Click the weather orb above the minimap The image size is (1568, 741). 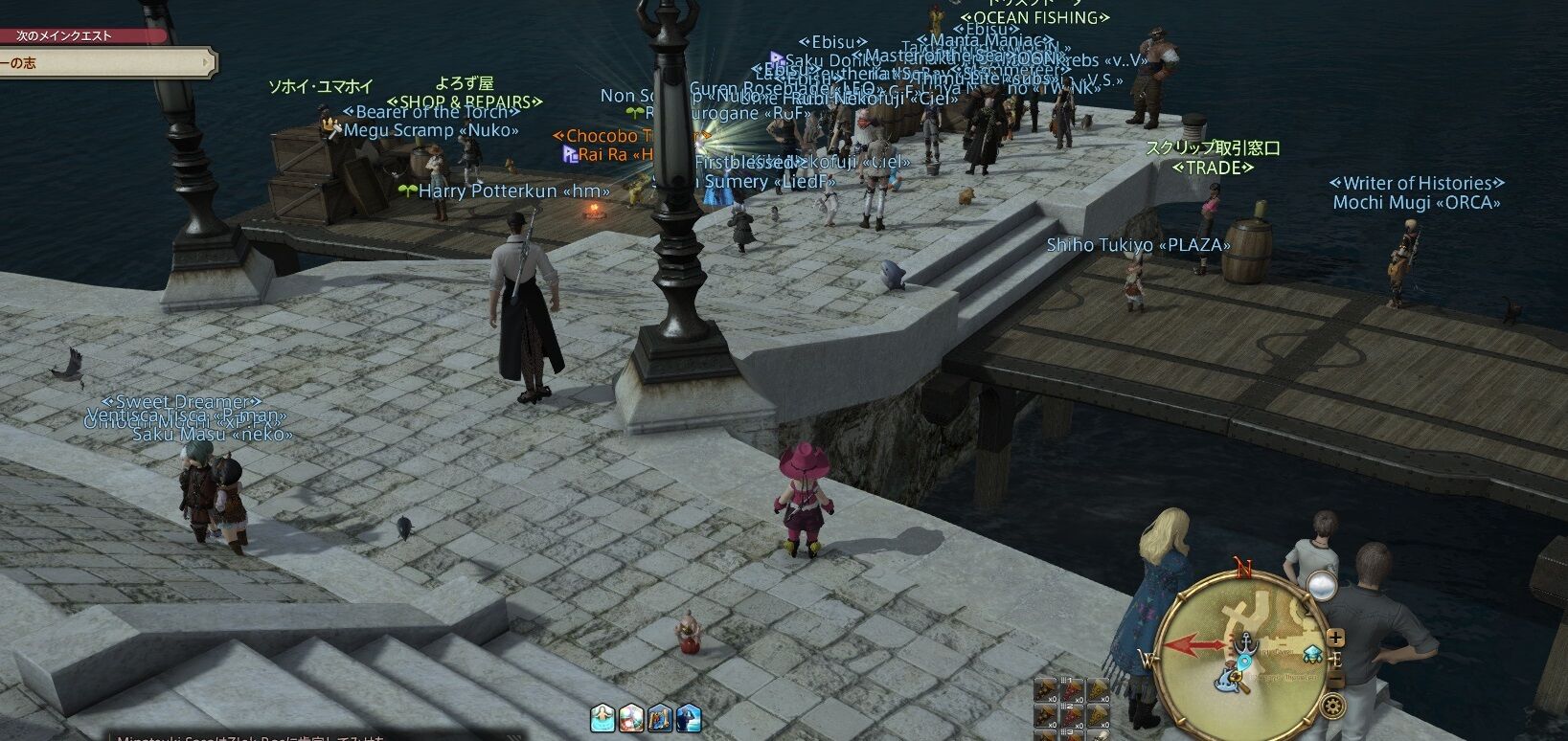[1321, 584]
